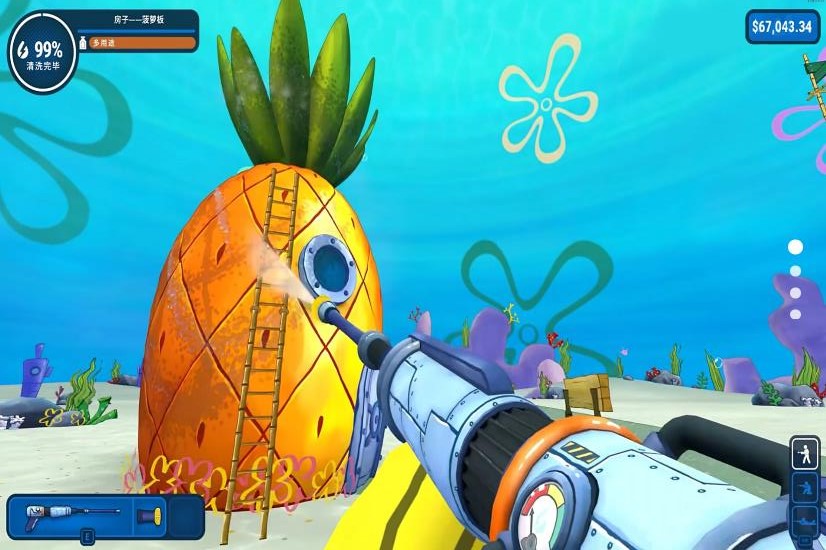Click the soap bottle icon

[84, 43]
